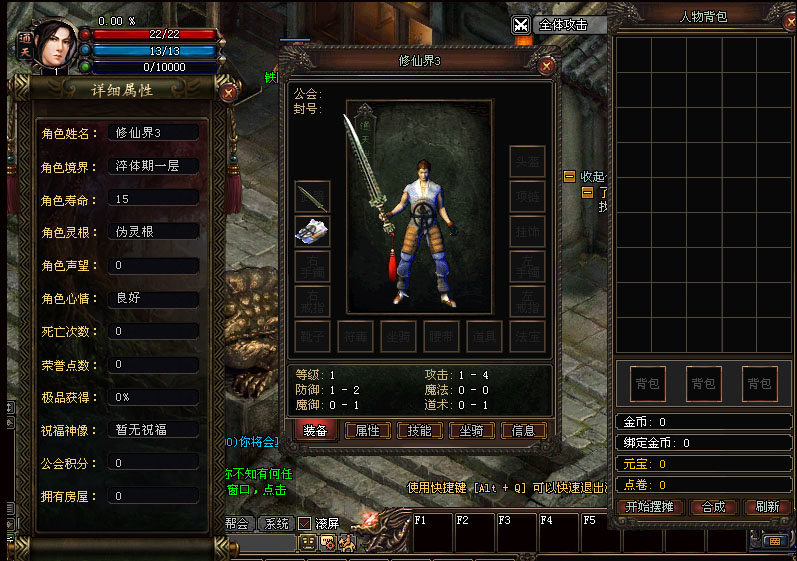Click the chat text input field
The width and height of the screenshot is (797, 561).
(x=262, y=543)
